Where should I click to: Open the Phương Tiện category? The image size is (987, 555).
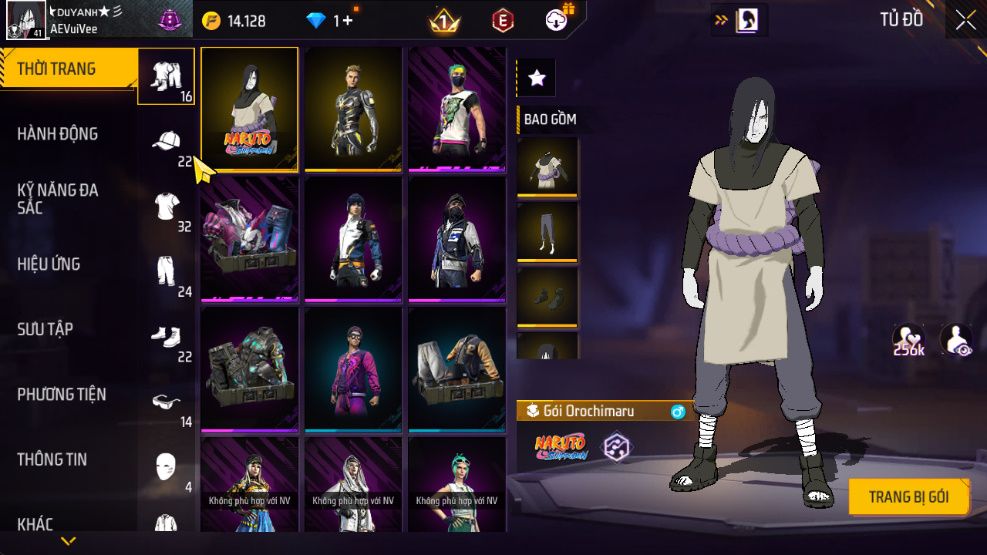pyautogui.click(x=61, y=394)
